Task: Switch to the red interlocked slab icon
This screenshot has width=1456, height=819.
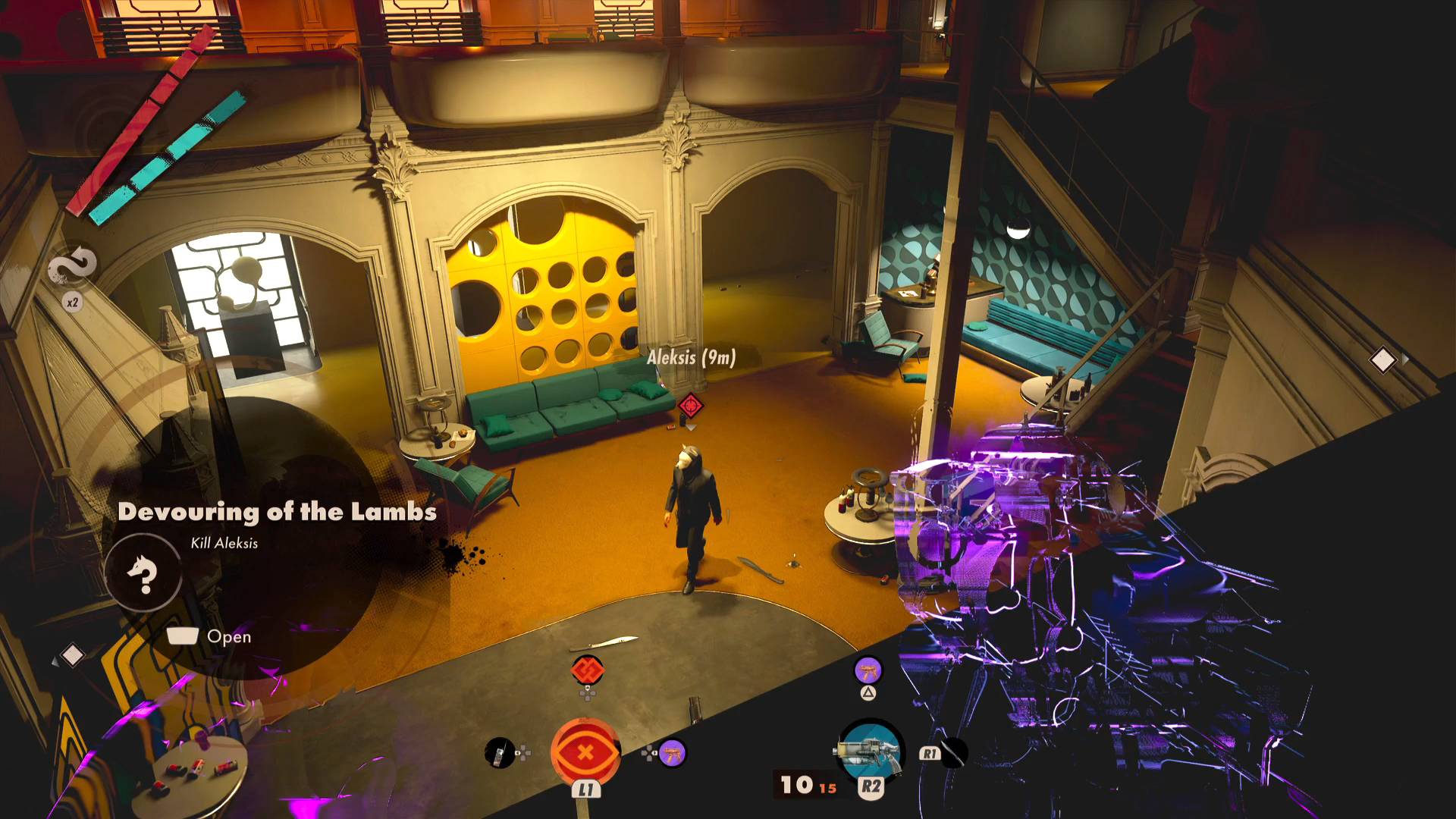Action: tap(587, 670)
